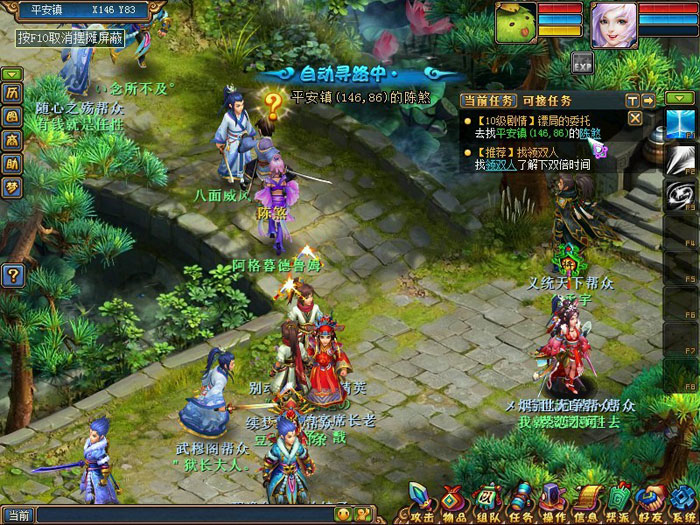Close the quest tracker panel
Viewport: 700px width, 525px height.
coord(634,118)
